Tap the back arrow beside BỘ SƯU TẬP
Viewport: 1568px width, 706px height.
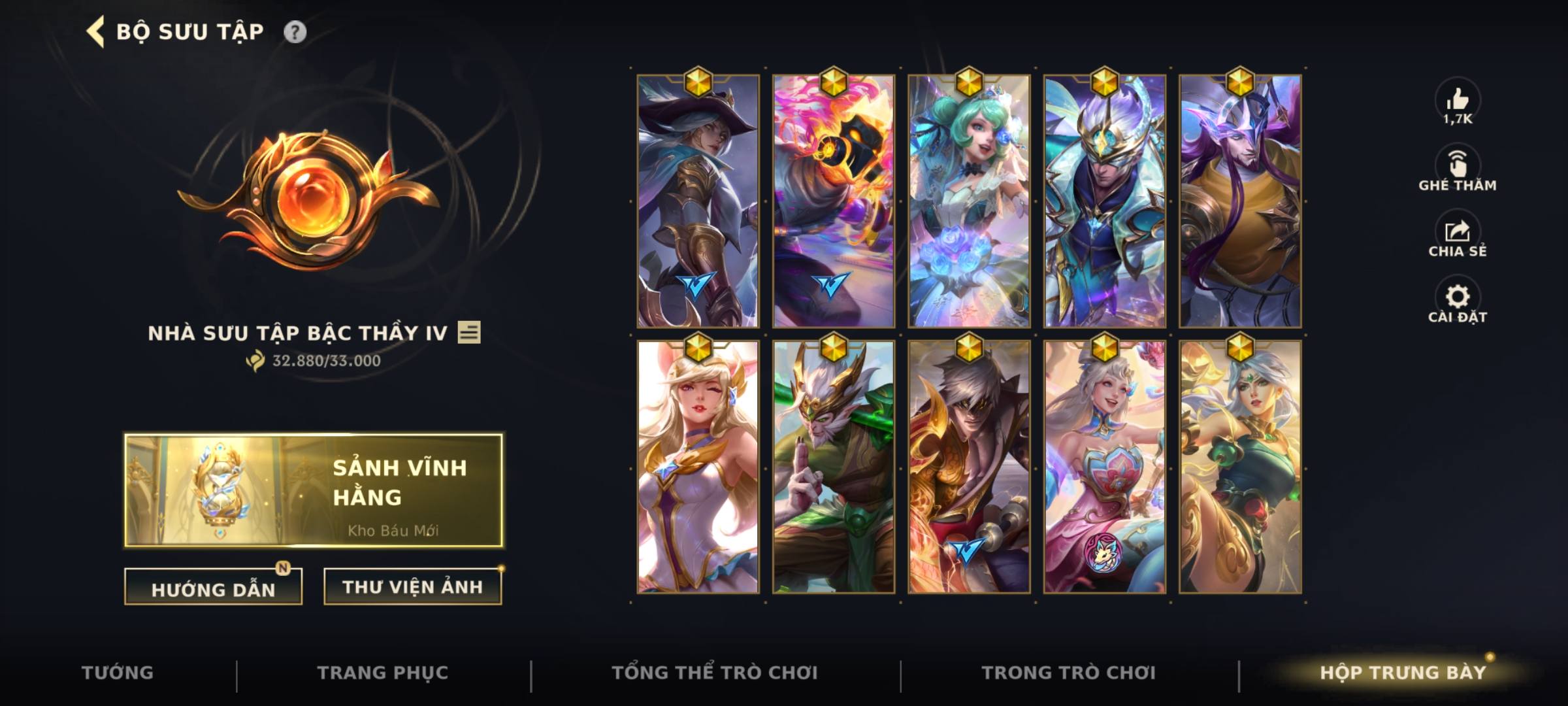(x=93, y=30)
